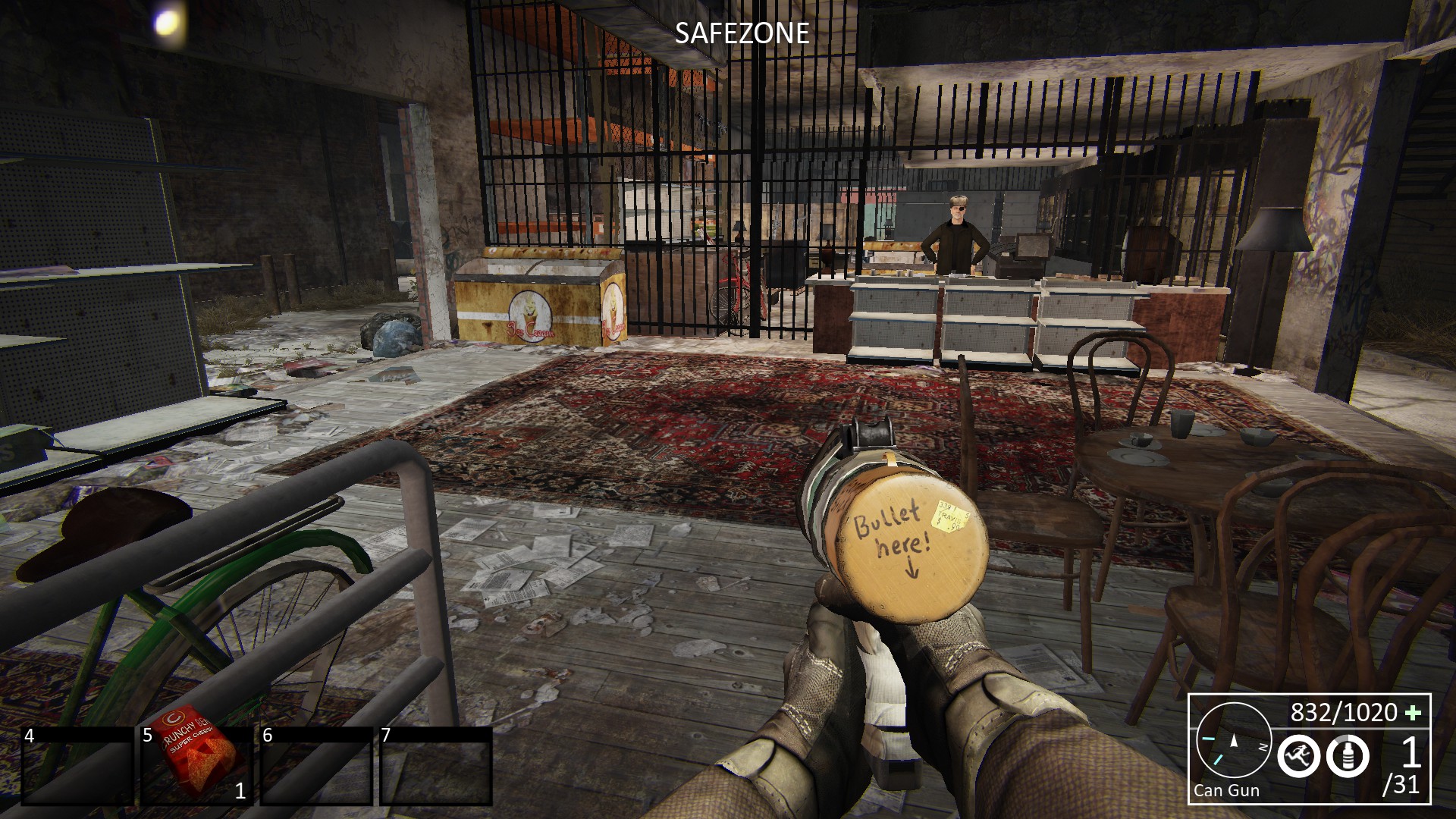Select the Crunchy chips in hotbar slot 5
The height and width of the screenshot is (819, 1456).
click(197, 766)
